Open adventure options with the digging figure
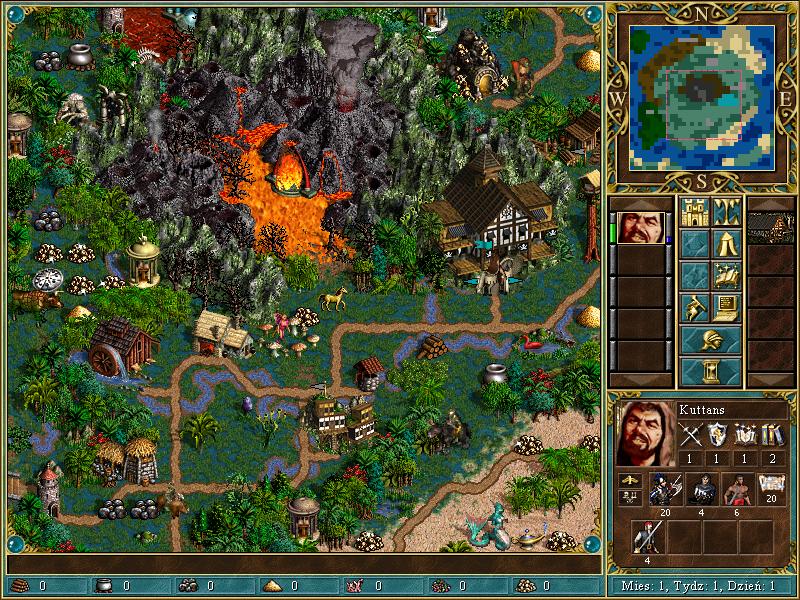800x600 pixels. coord(694,307)
